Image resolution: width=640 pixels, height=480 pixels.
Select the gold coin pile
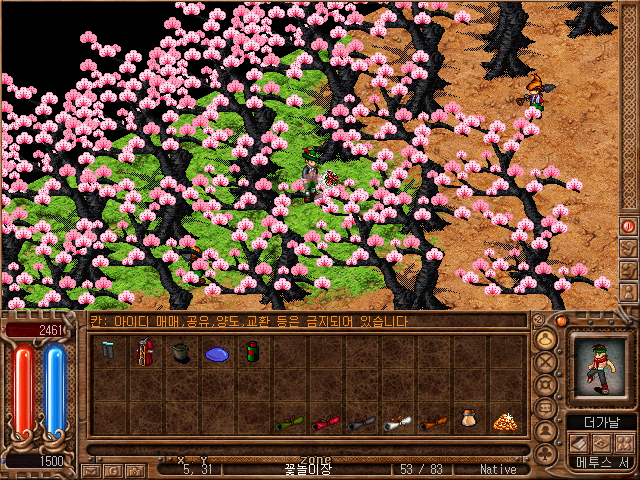(505, 422)
